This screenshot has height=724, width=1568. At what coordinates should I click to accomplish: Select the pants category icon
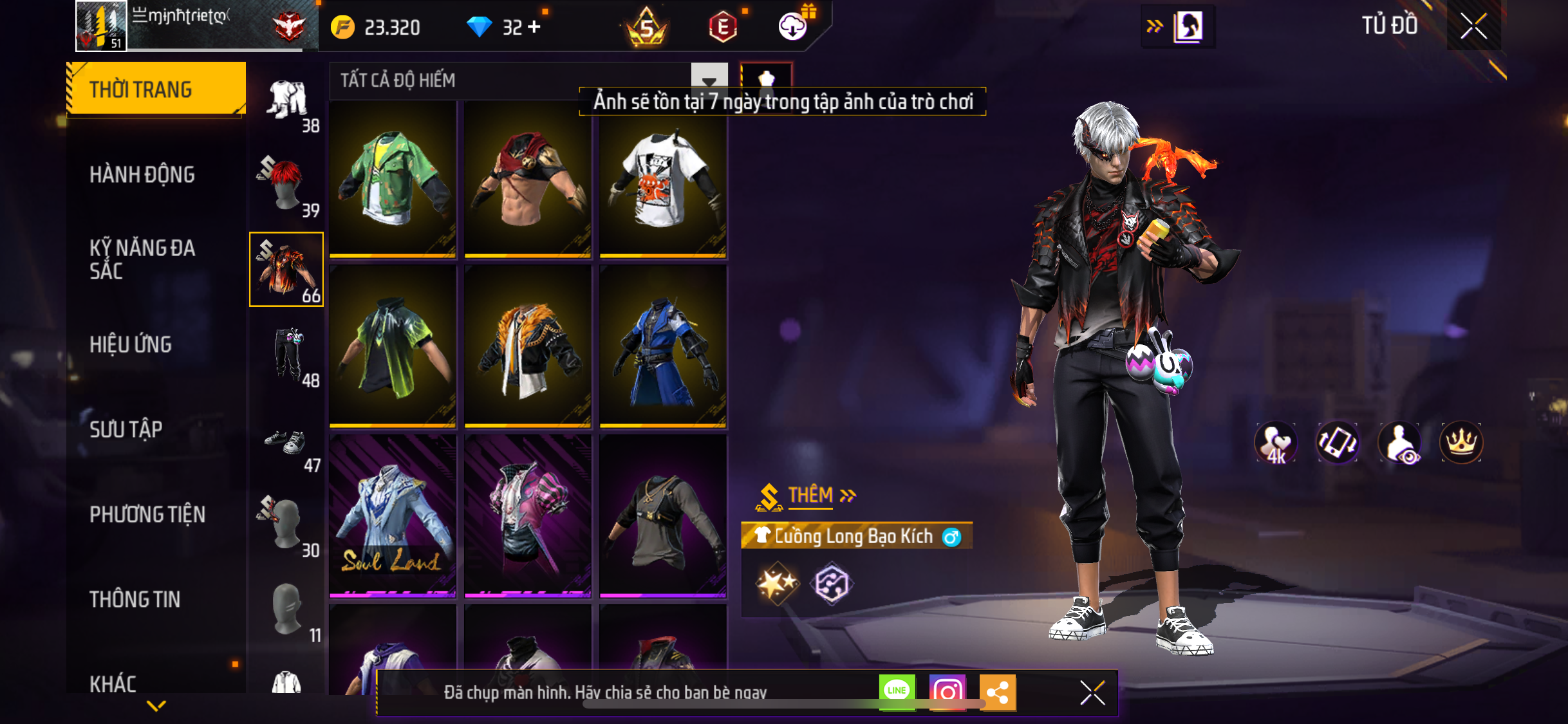click(287, 355)
